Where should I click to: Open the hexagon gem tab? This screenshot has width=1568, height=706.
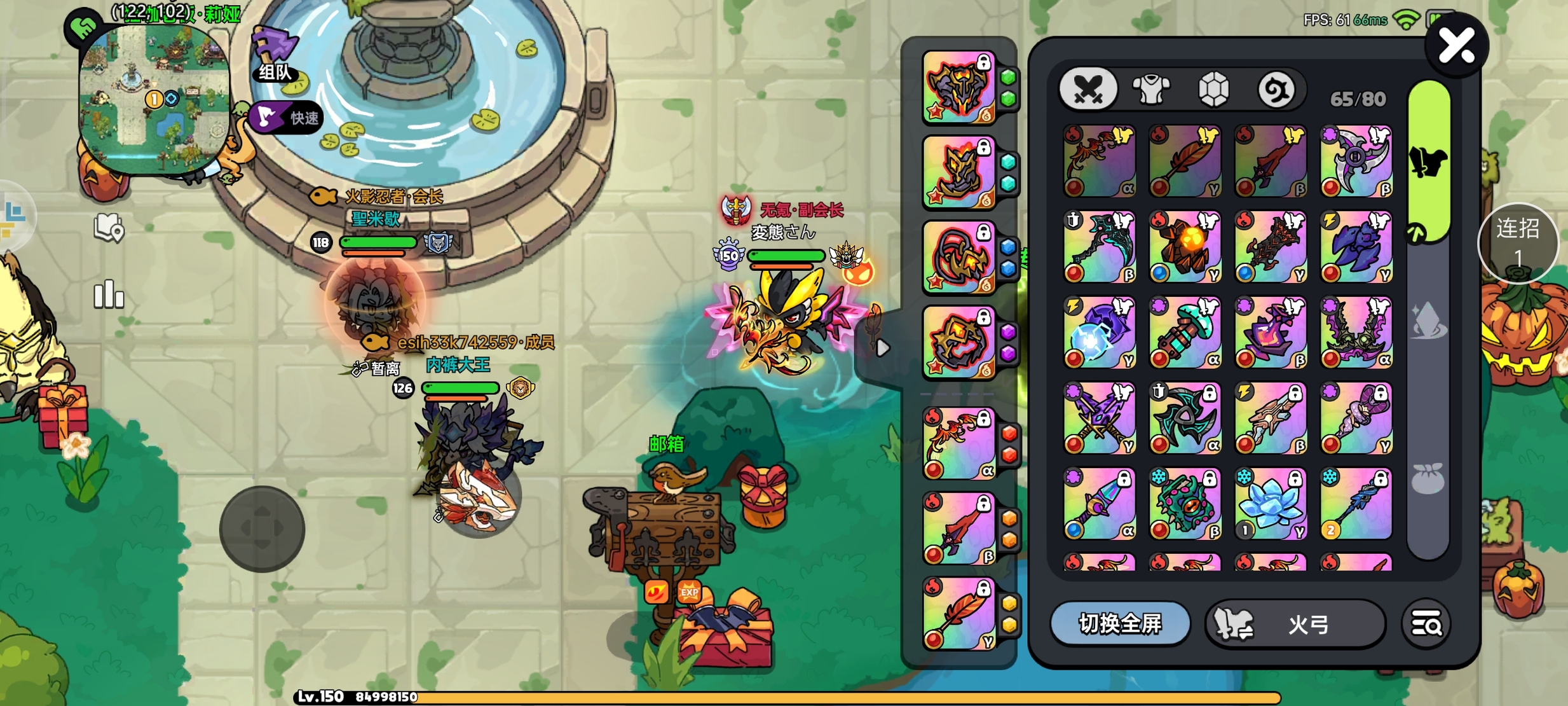[x=1213, y=89]
